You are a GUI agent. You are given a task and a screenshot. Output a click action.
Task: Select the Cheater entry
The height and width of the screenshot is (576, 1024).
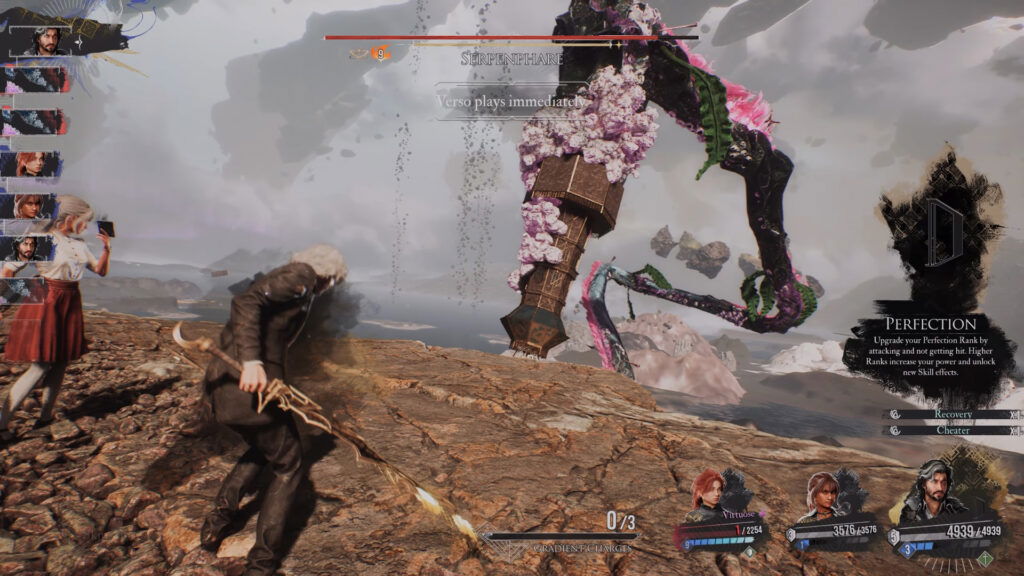(x=952, y=431)
